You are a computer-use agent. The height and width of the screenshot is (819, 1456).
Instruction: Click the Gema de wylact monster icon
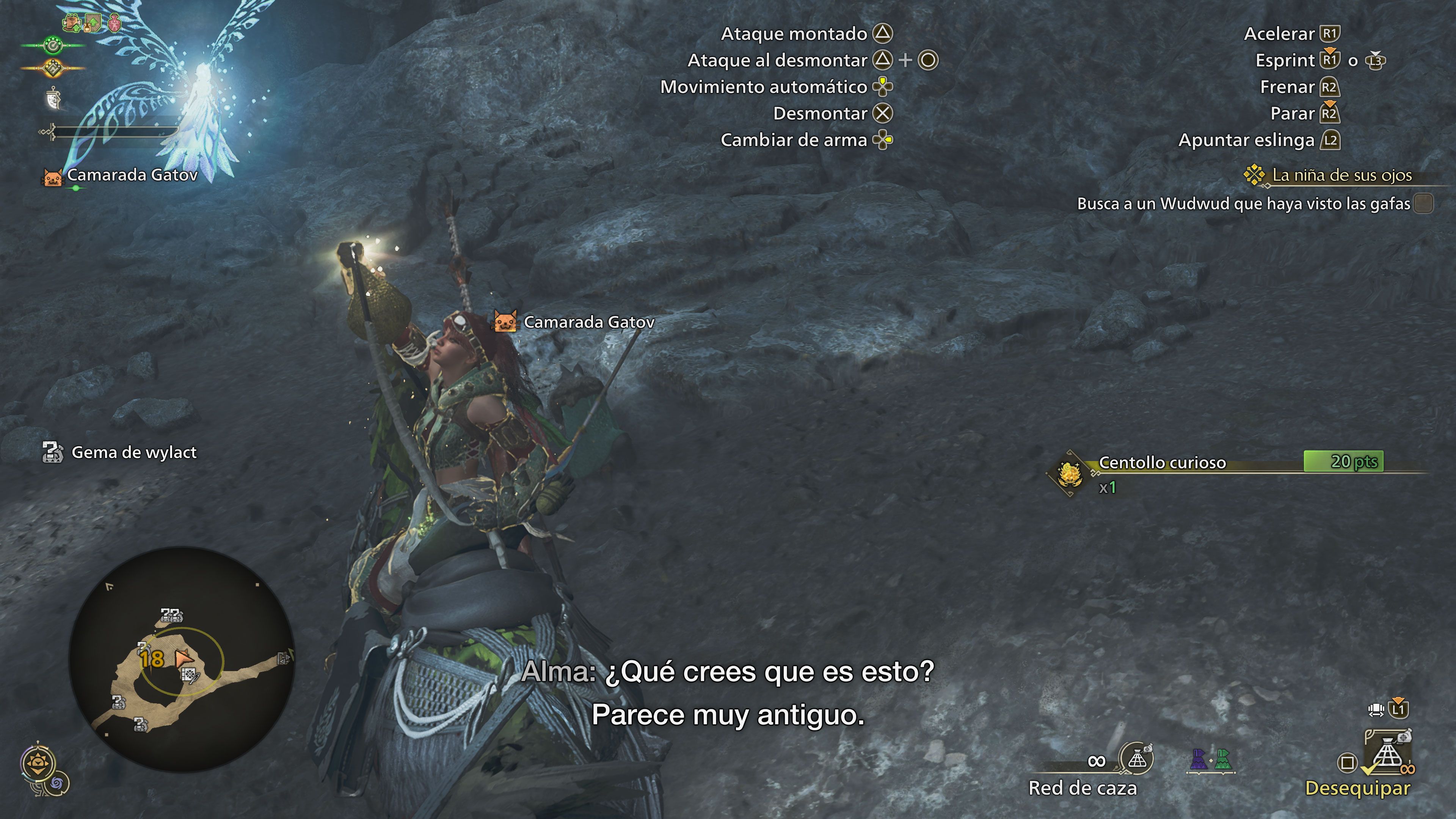click(53, 452)
